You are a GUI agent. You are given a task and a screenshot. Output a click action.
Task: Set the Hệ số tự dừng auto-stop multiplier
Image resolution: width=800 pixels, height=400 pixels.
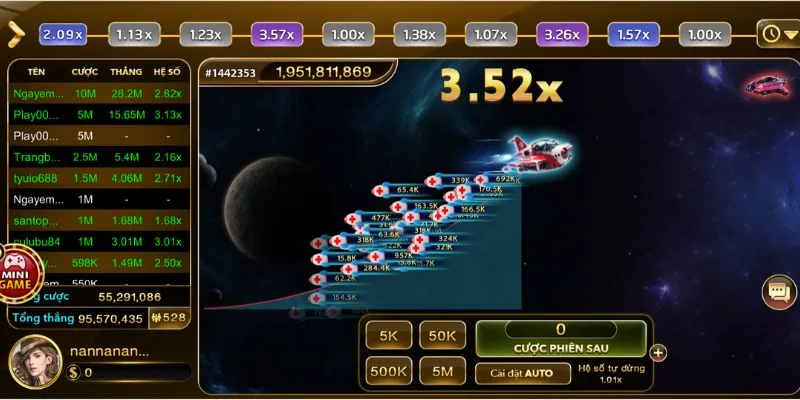tap(611, 374)
